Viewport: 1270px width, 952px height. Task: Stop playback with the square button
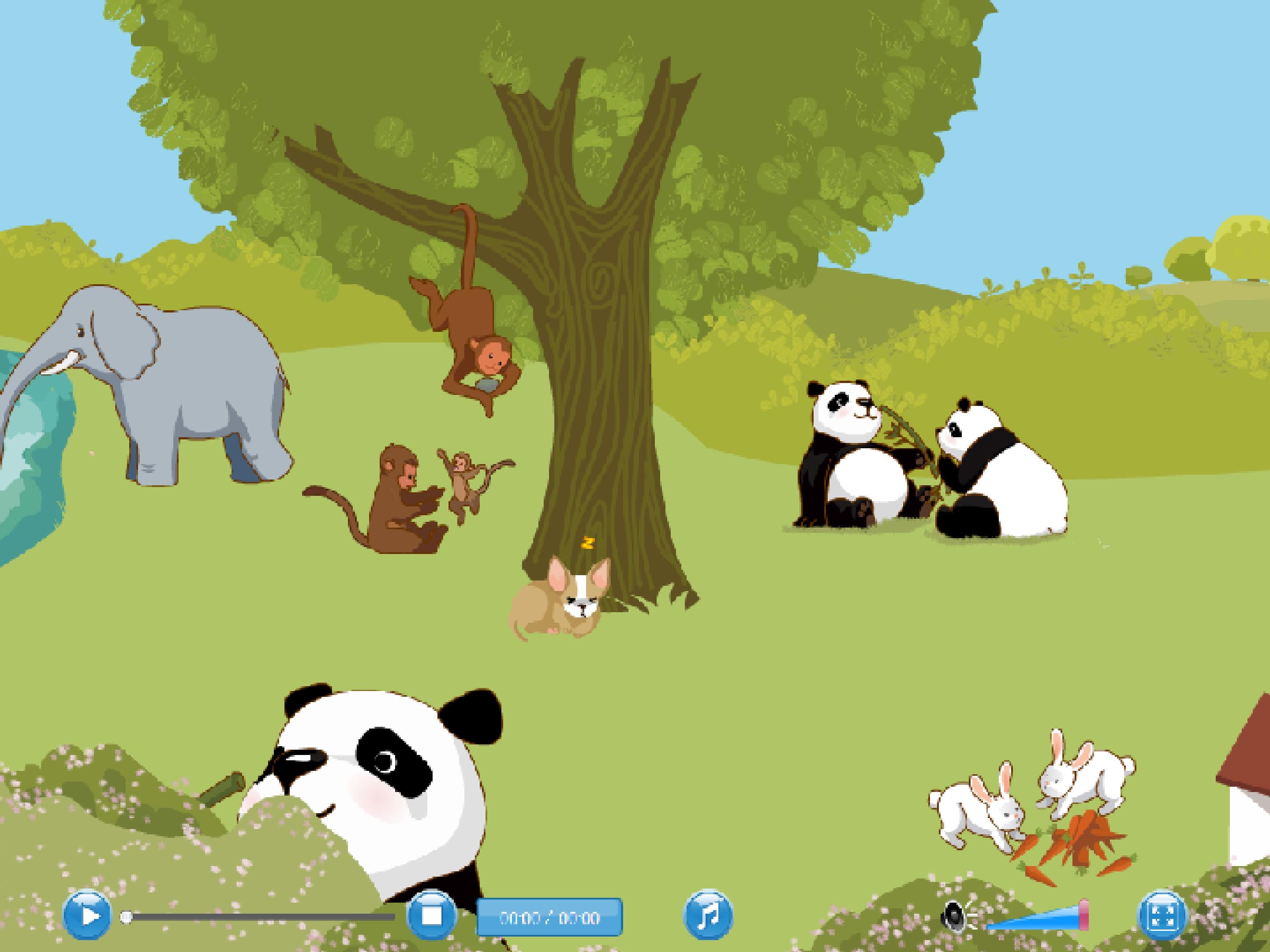431,916
